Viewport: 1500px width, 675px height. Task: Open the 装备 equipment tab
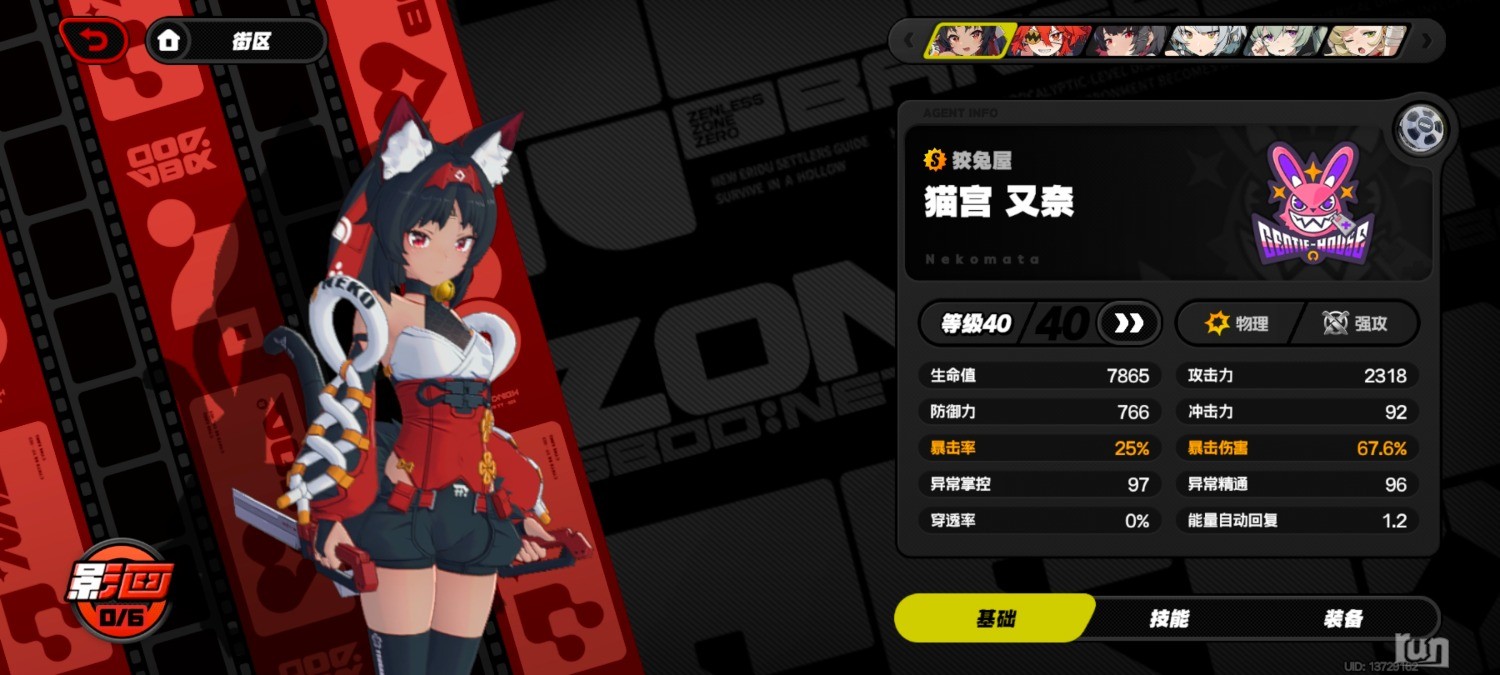[1342, 619]
